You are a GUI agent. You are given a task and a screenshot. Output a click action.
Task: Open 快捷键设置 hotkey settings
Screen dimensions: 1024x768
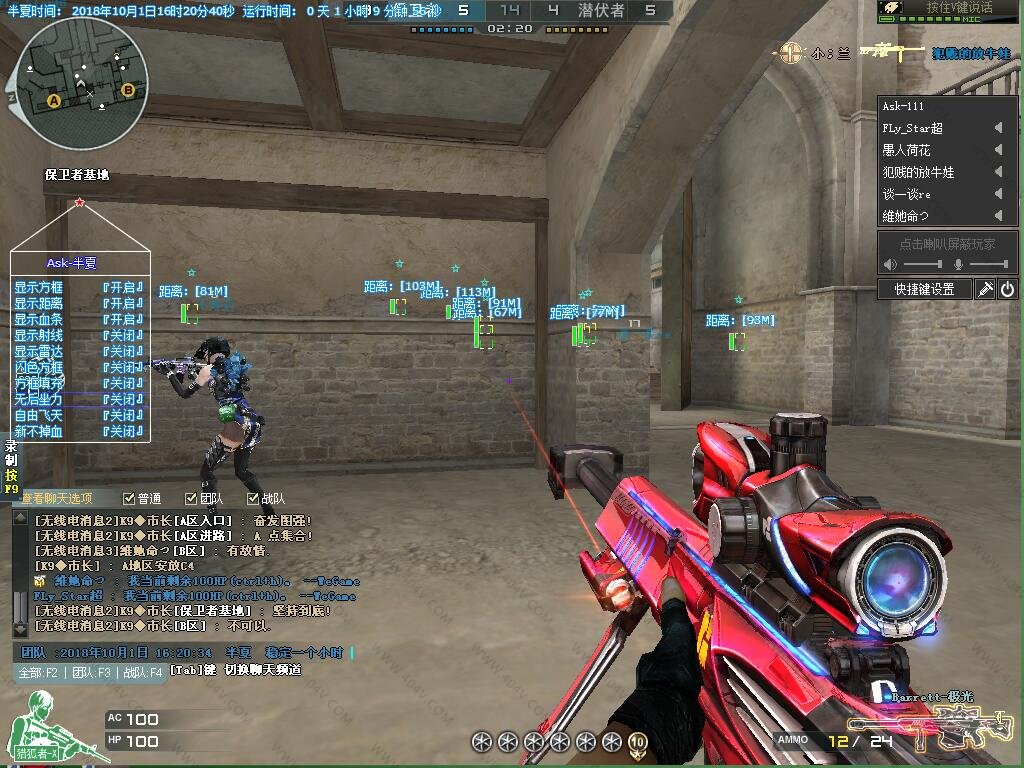924,289
